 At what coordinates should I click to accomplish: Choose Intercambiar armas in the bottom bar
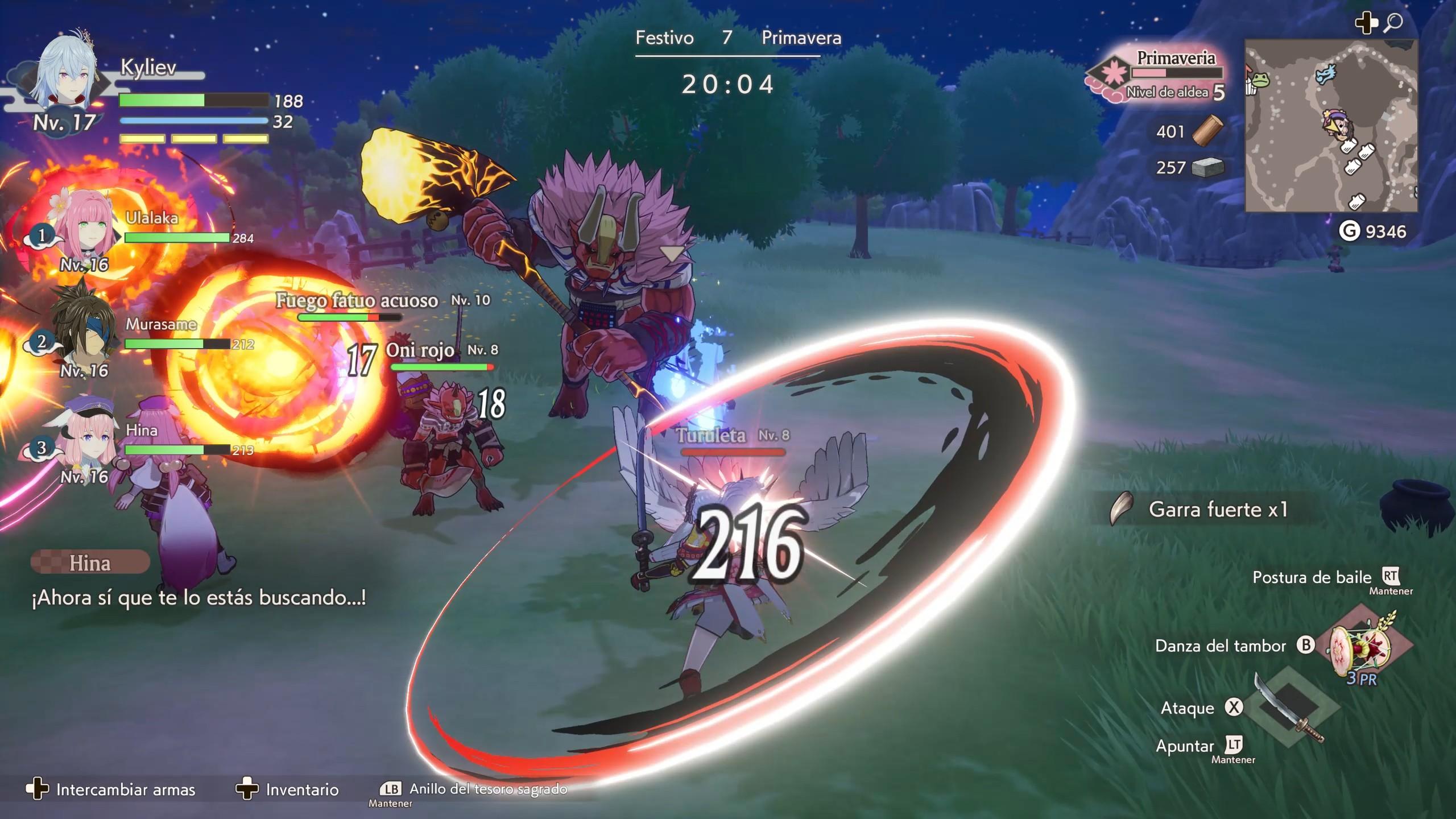point(111,789)
